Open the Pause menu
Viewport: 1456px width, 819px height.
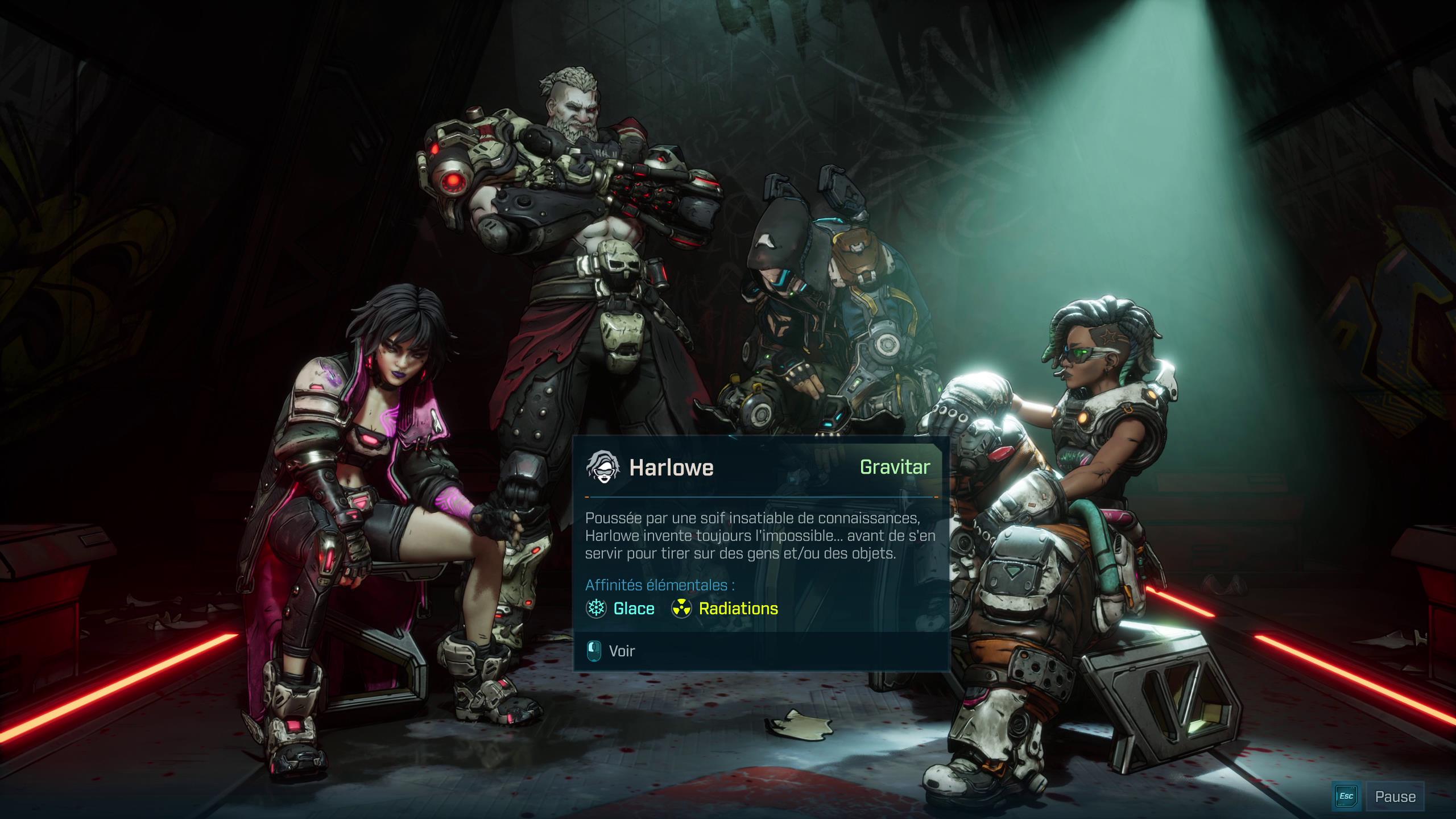(1394, 796)
